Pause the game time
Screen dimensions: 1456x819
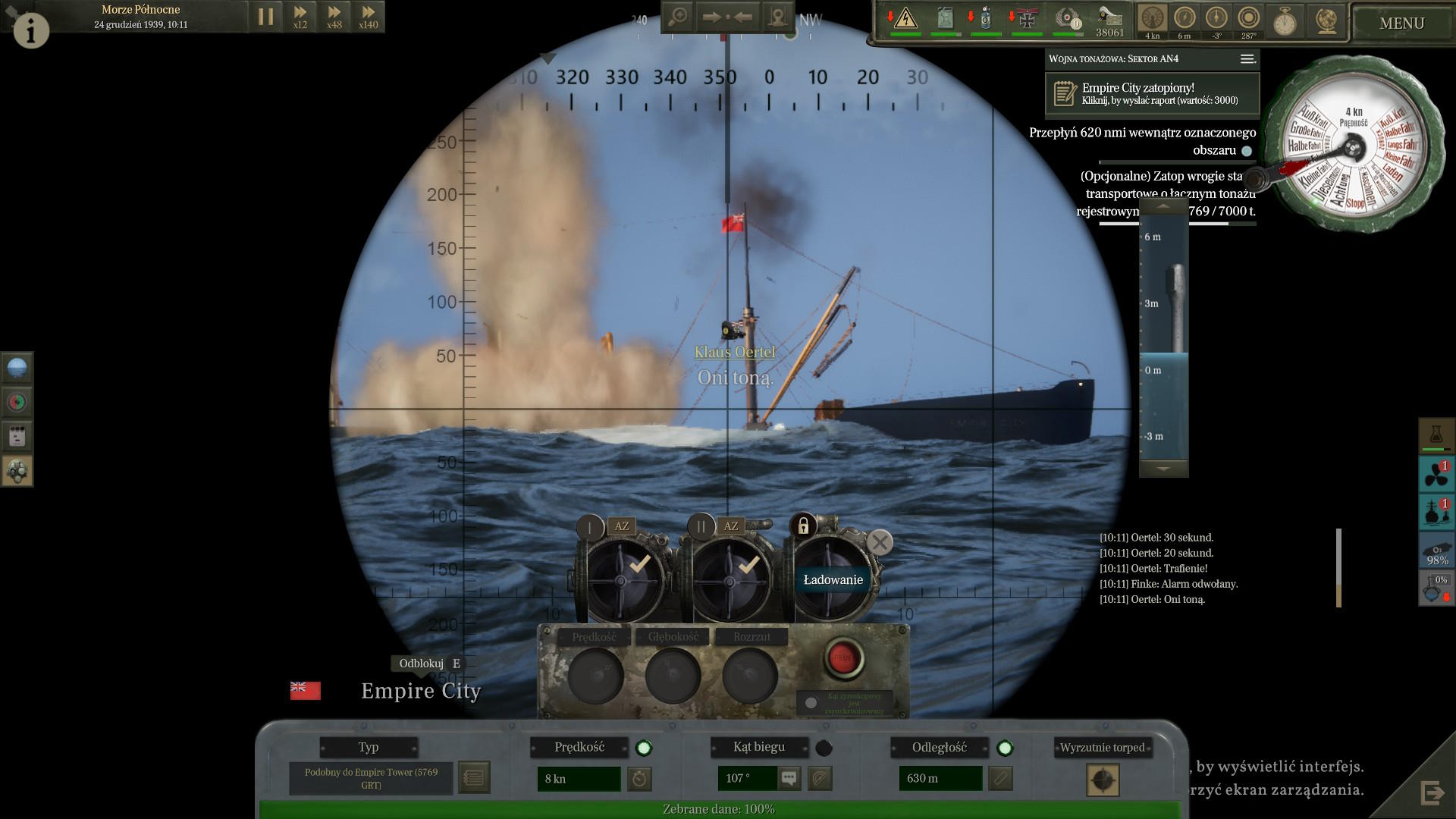(x=265, y=17)
